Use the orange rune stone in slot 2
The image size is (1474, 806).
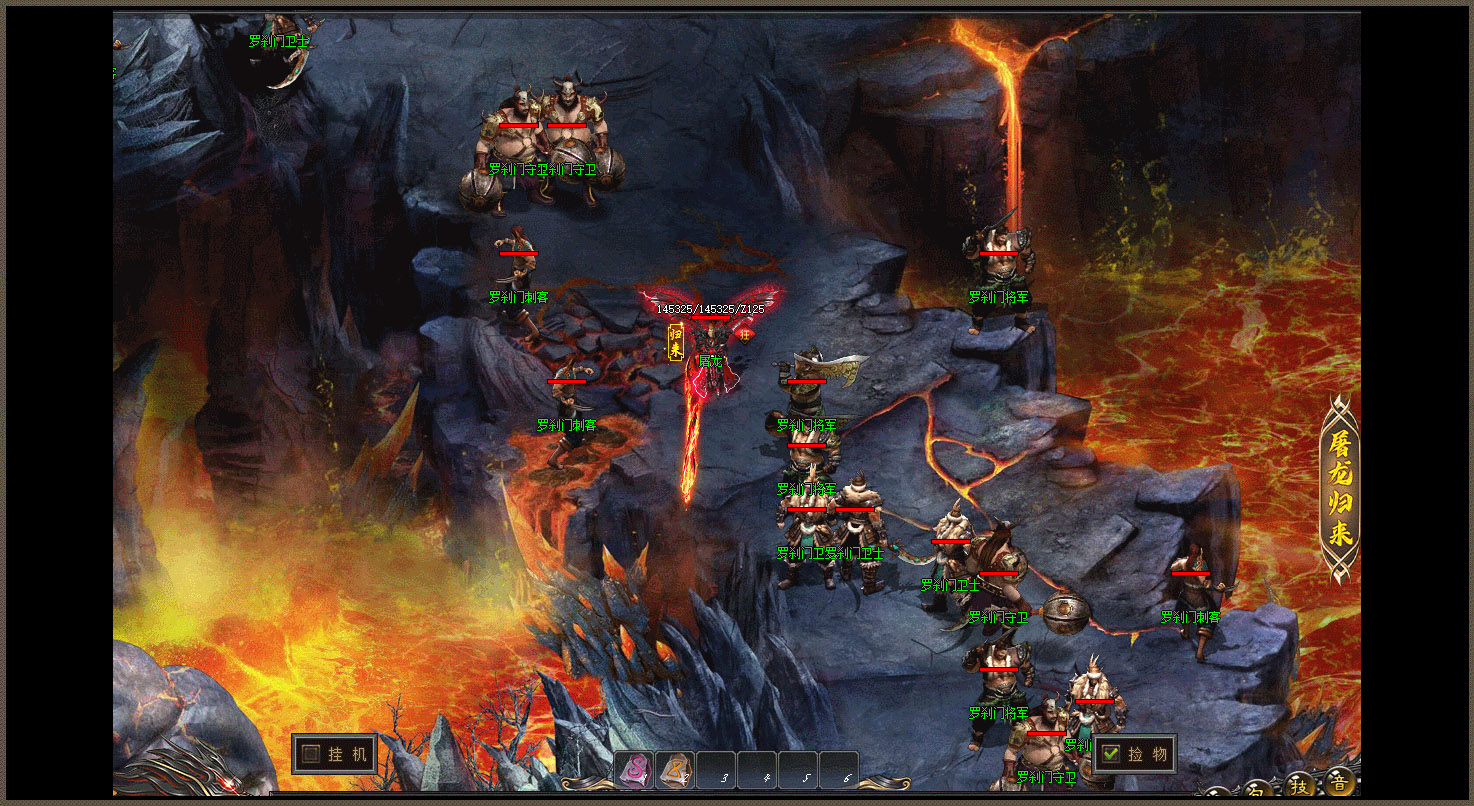click(x=675, y=771)
